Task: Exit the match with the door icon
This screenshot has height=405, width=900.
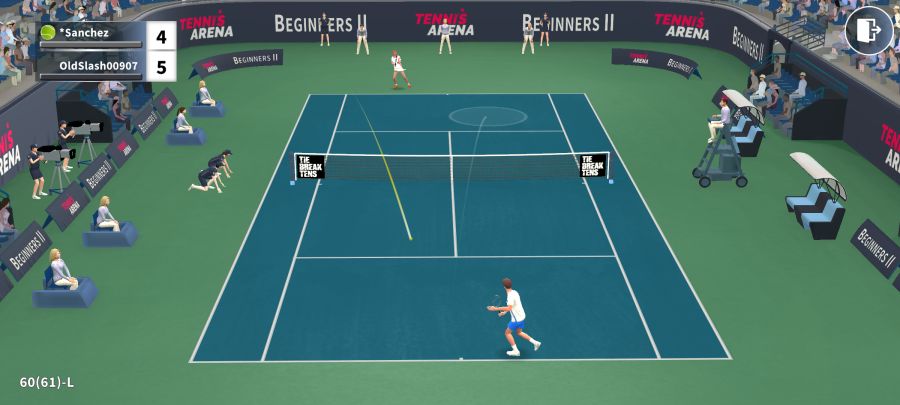Action: point(868,30)
